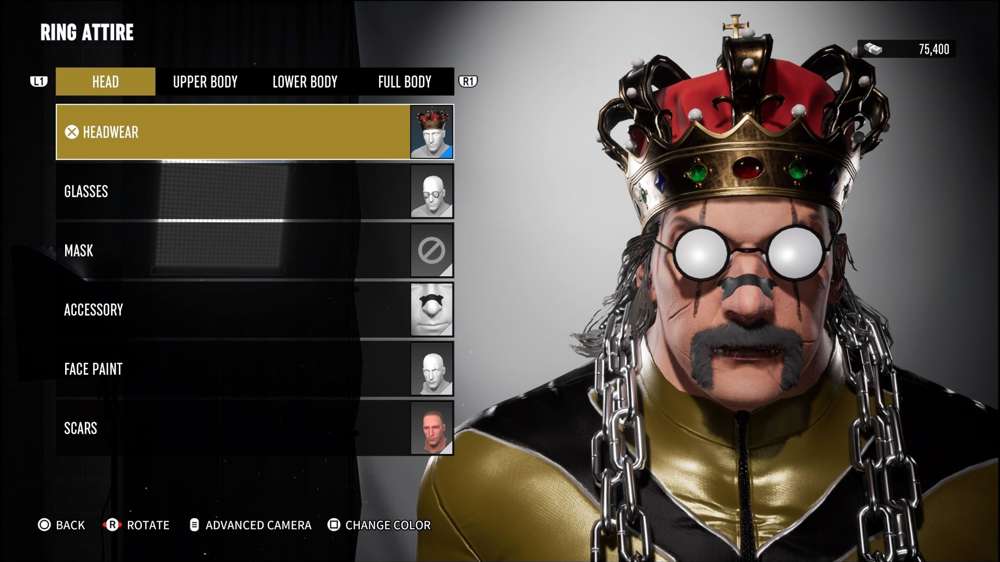
Task: Choose the Face Paint category
Action: (232, 369)
